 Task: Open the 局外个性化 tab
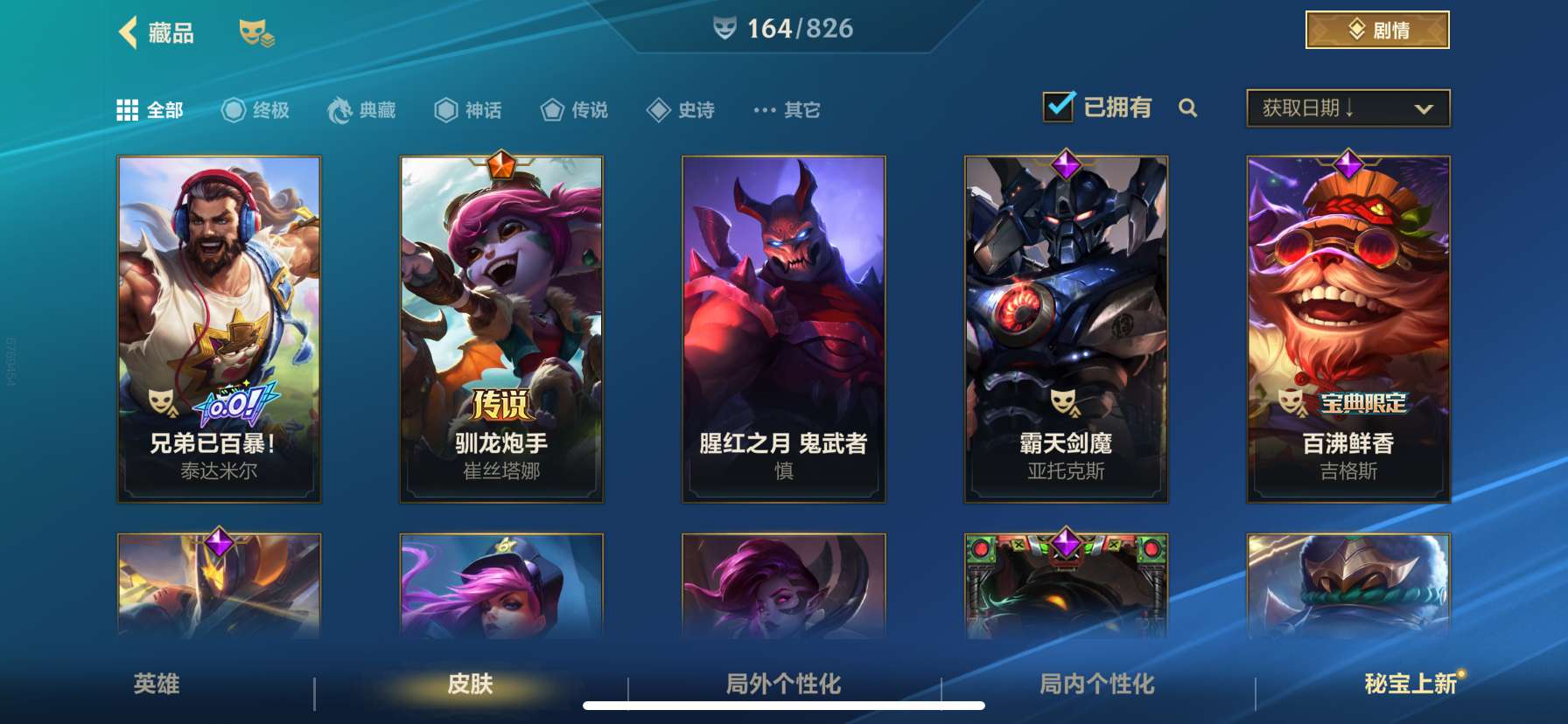[x=783, y=686]
